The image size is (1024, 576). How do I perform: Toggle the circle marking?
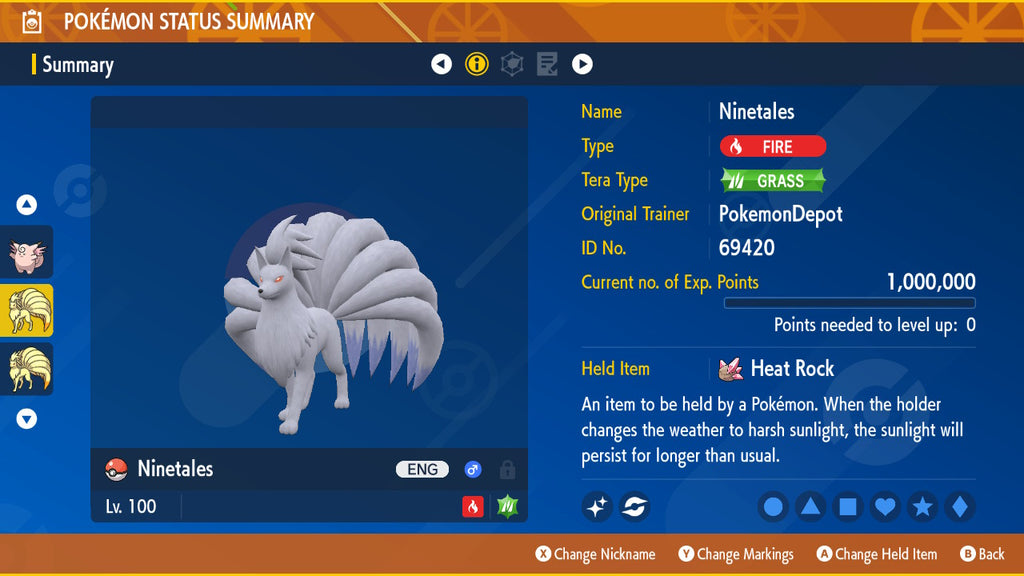pyautogui.click(x=773, y=507)
